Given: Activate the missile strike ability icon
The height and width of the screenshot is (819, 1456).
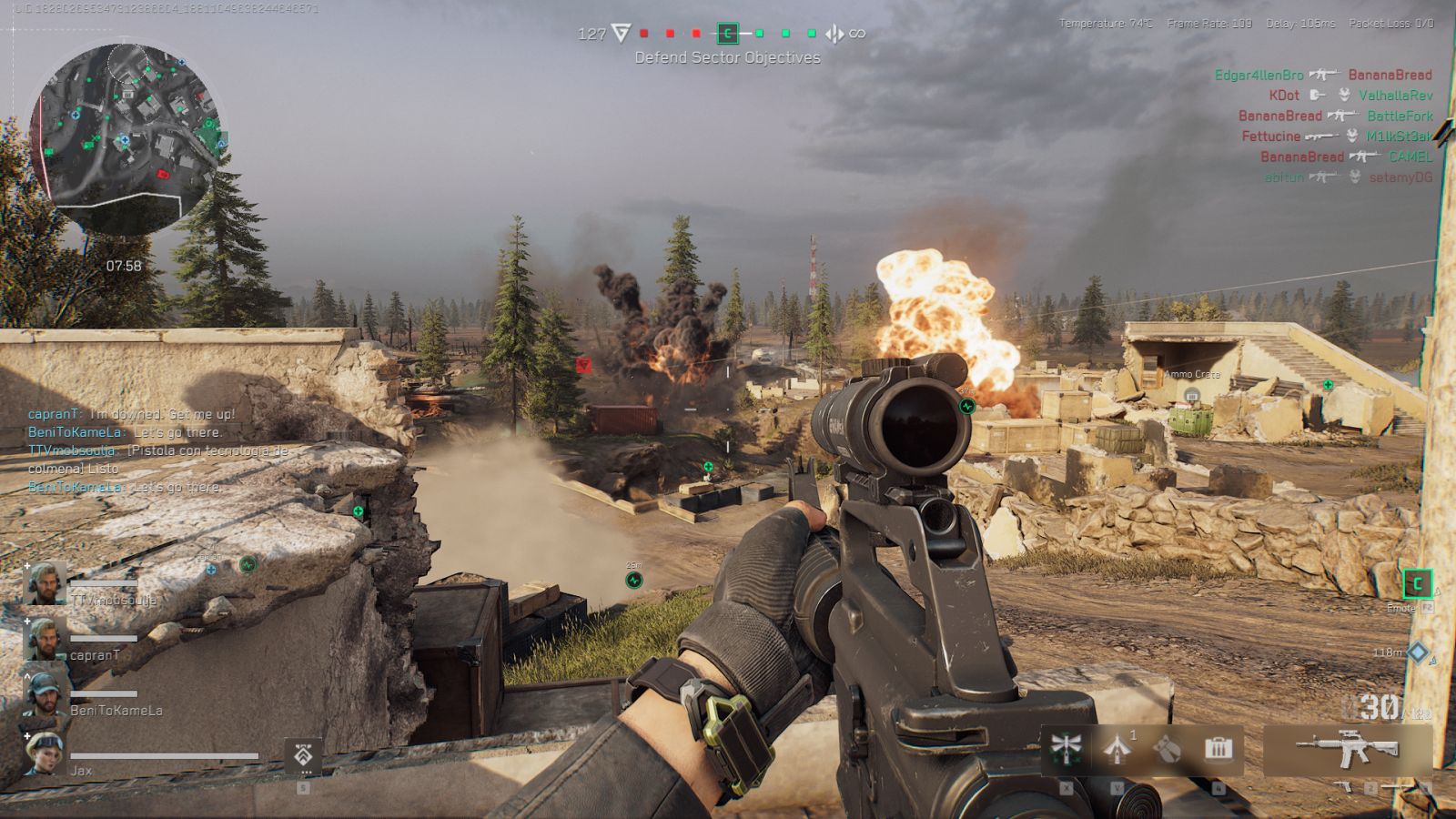Looking at the screenshot, I should pos(1117,748).
